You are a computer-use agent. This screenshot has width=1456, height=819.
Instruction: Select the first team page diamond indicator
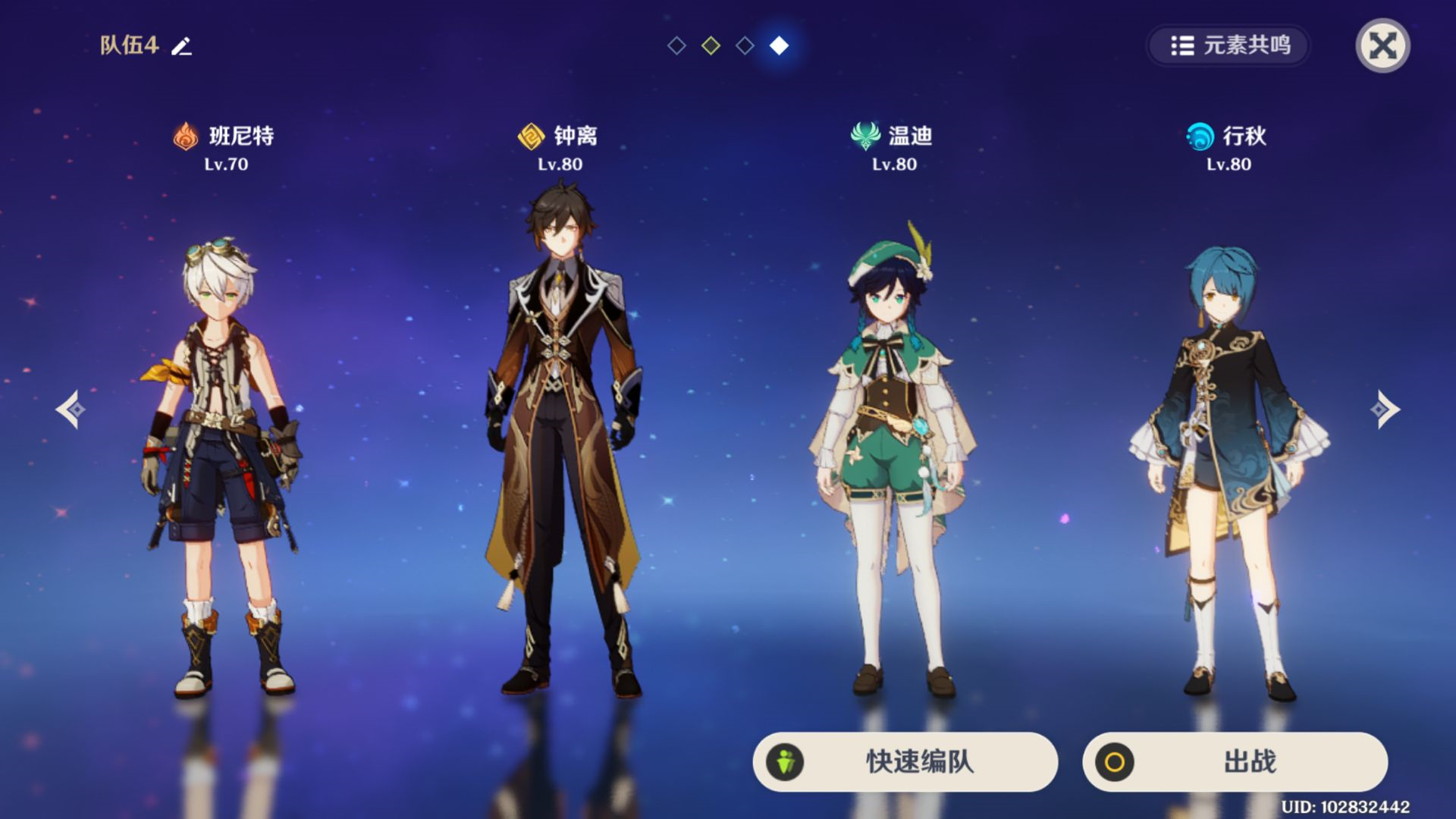click(x=676, y=47)
